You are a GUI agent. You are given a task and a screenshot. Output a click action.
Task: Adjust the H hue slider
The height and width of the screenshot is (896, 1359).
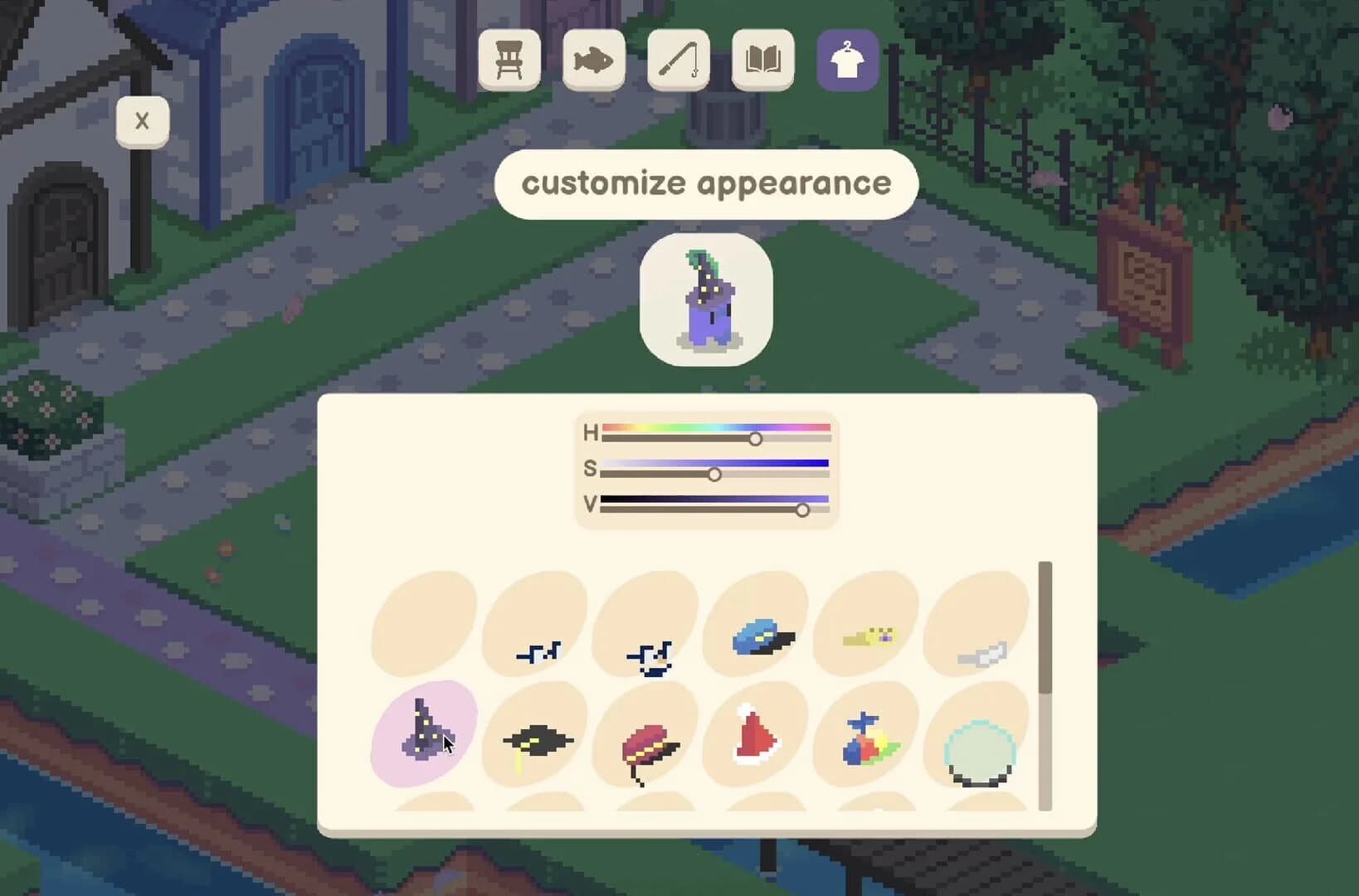pos(755,439)
